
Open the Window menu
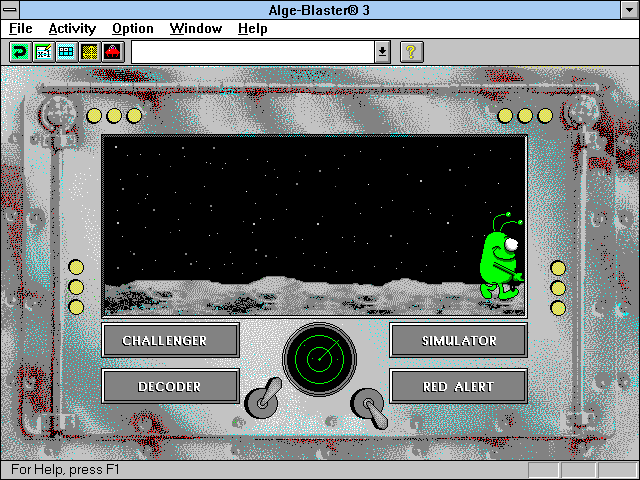195,29
